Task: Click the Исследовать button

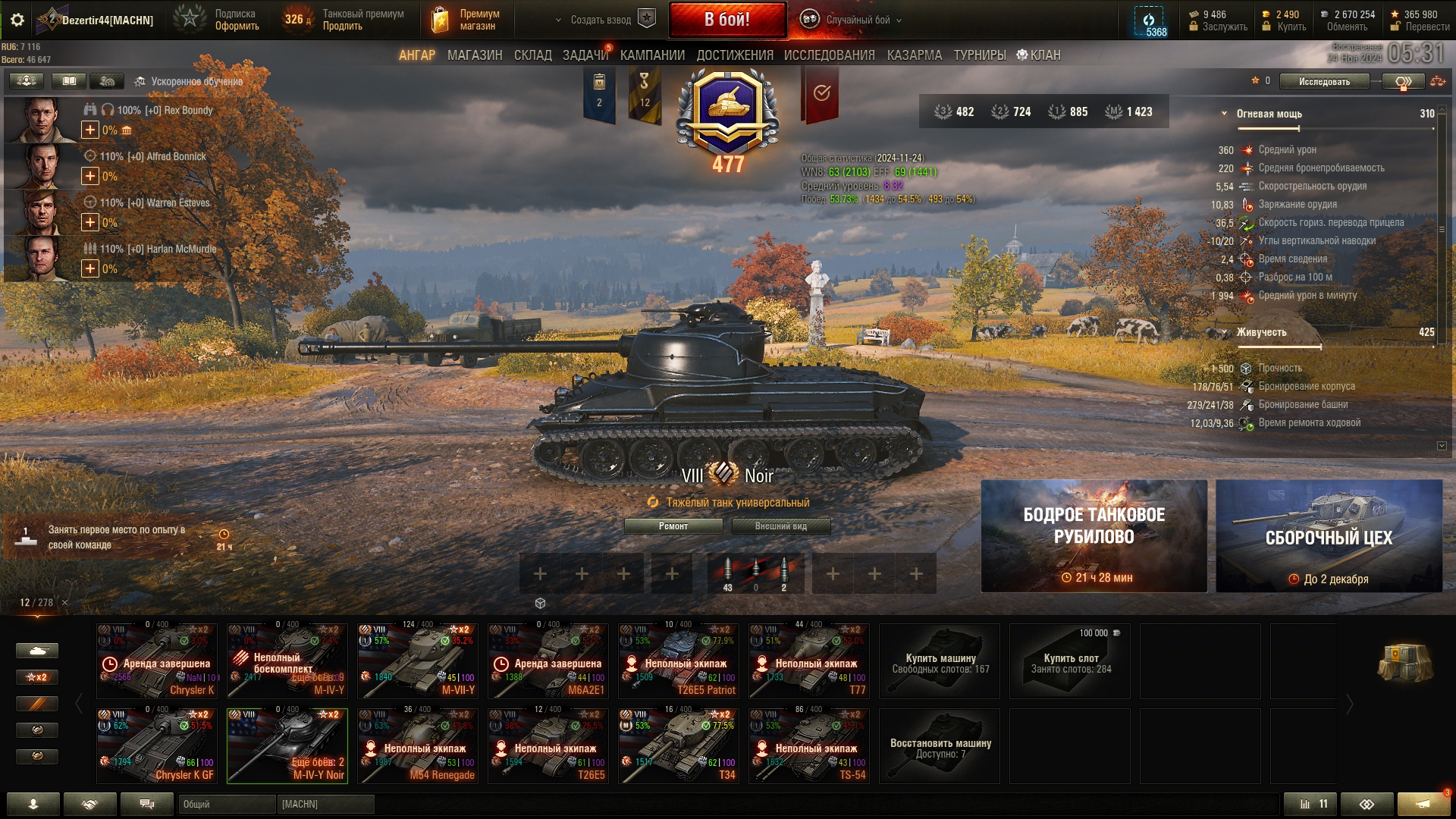Action: click(1323, 82)
